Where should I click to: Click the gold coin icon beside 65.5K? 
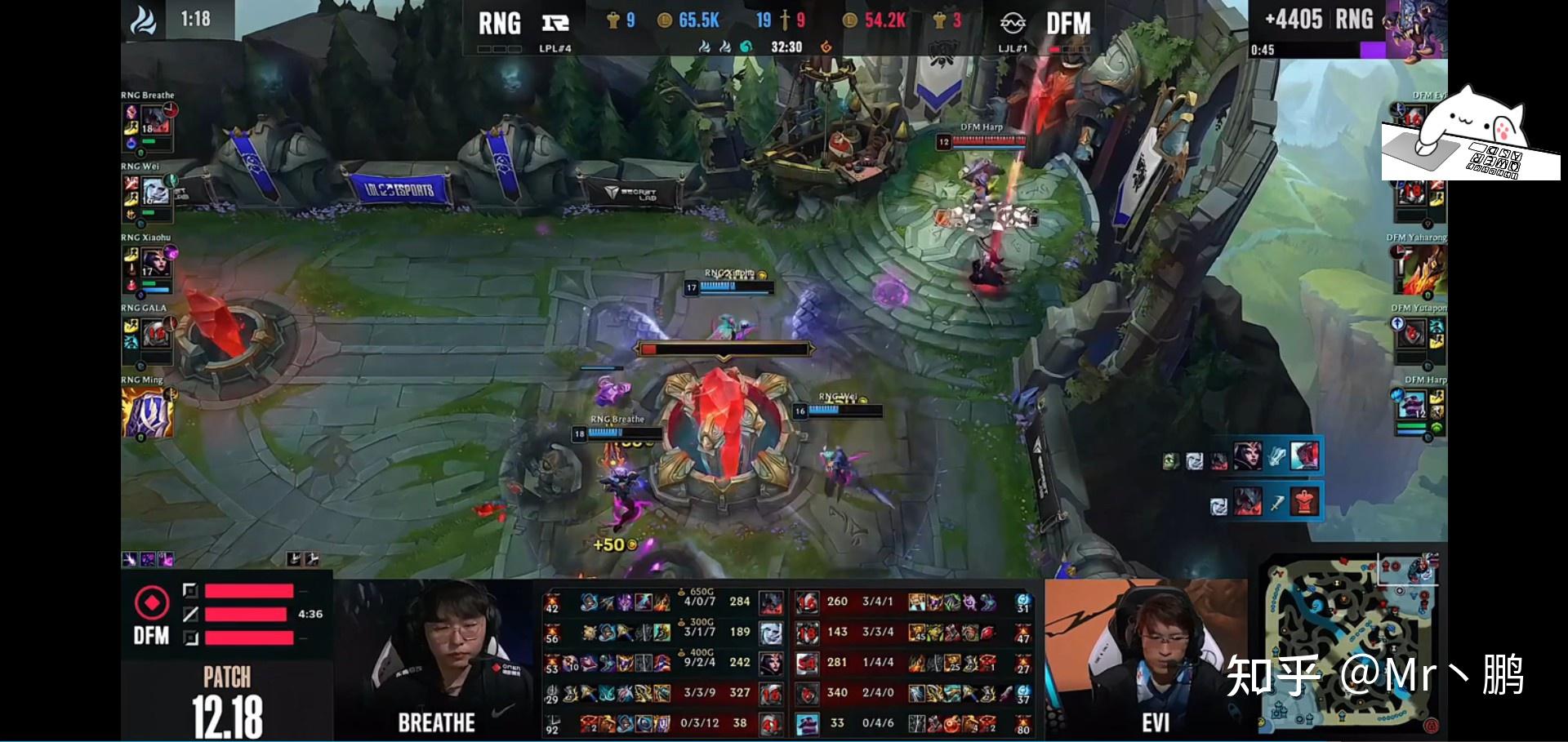(x=666, y=21)
